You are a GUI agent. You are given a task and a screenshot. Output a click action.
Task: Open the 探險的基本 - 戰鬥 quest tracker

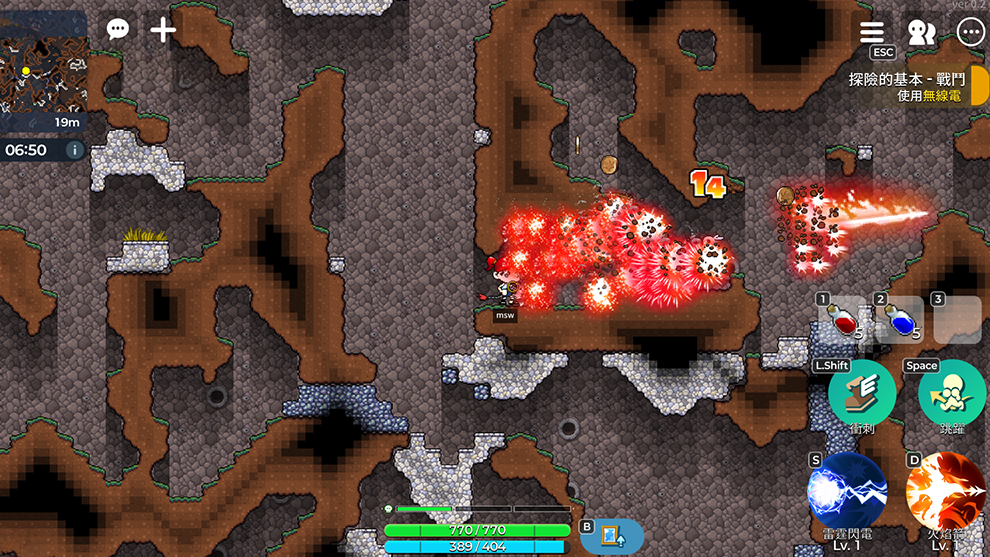coord(905,86)
